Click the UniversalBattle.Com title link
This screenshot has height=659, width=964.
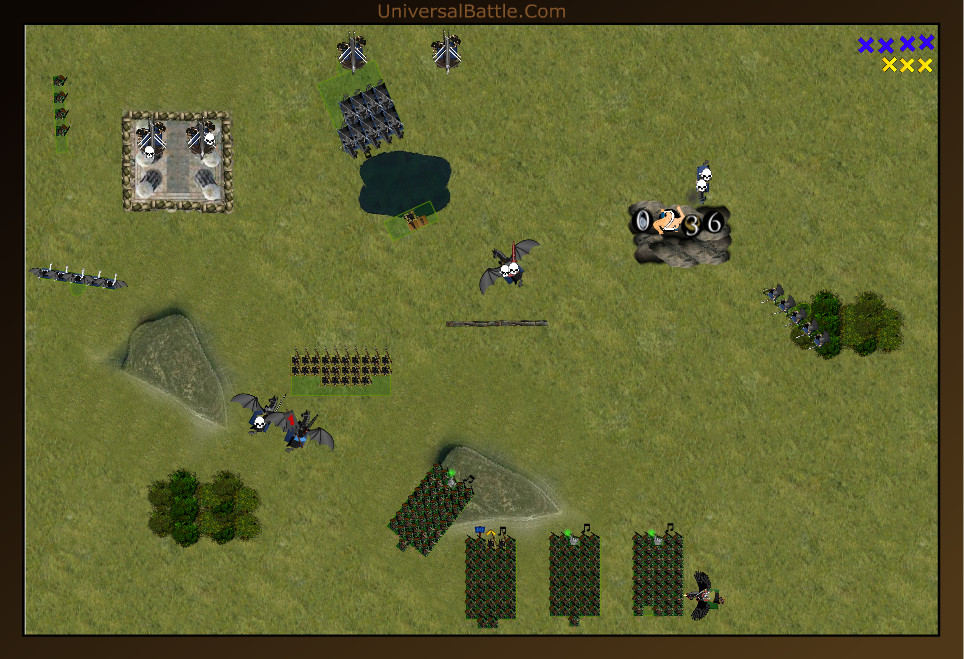(471, 12)
